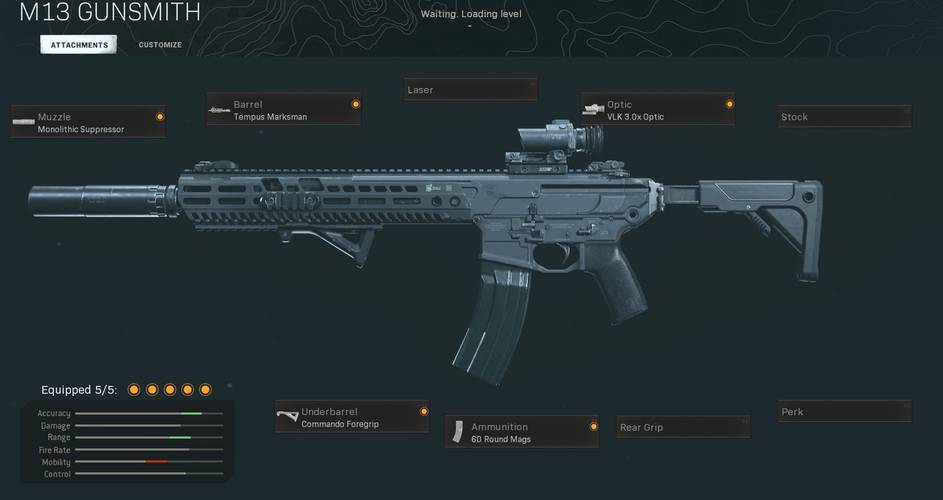The width and height of the screenshot is (943, 500).
Task: Open the Customize tab
Action: [x=160, y=45]
